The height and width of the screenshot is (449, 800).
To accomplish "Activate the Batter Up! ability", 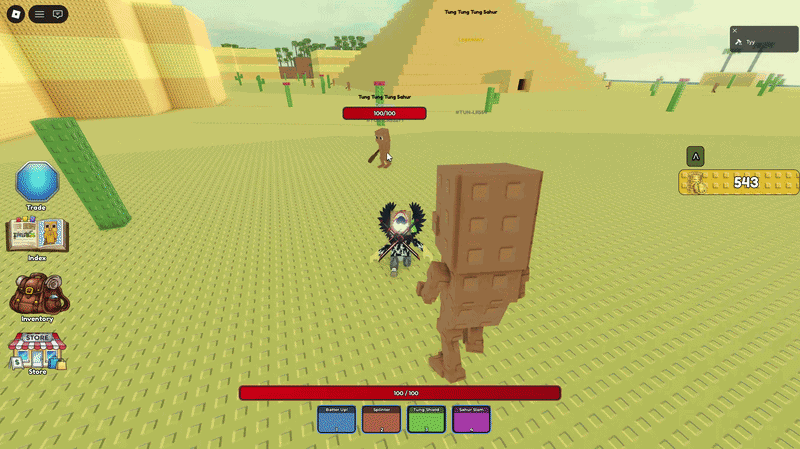I will click(x=336, y=419).
